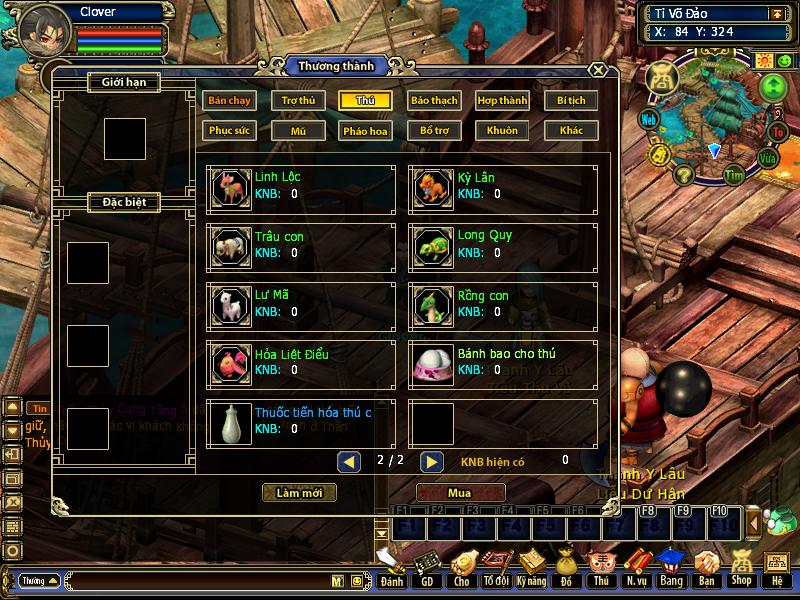Open the Thường chat channel dropdown
The image size is (800, 600).
[x=39, y=580]
